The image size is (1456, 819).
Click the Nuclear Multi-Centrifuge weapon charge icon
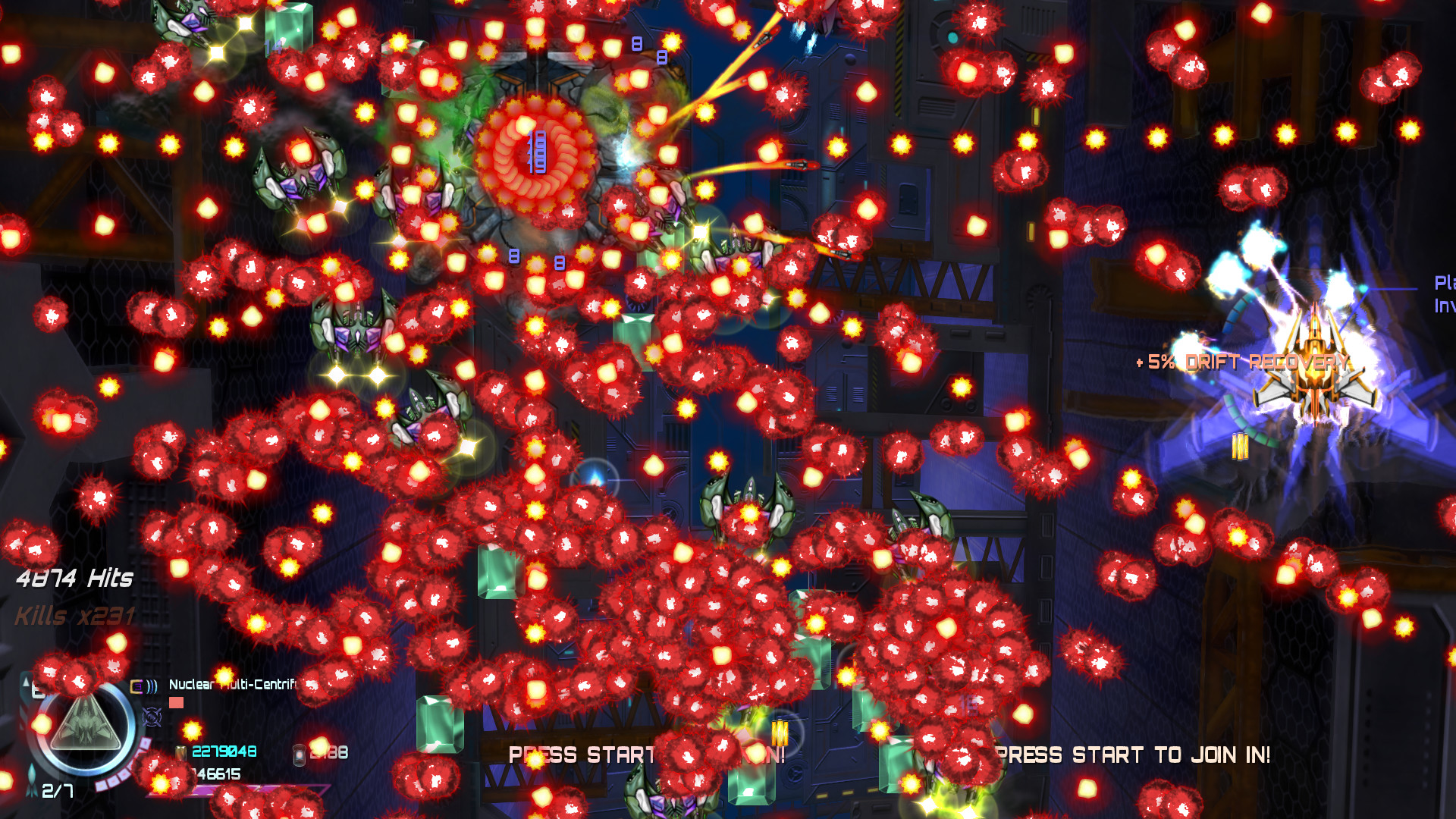tap(136, 686)
